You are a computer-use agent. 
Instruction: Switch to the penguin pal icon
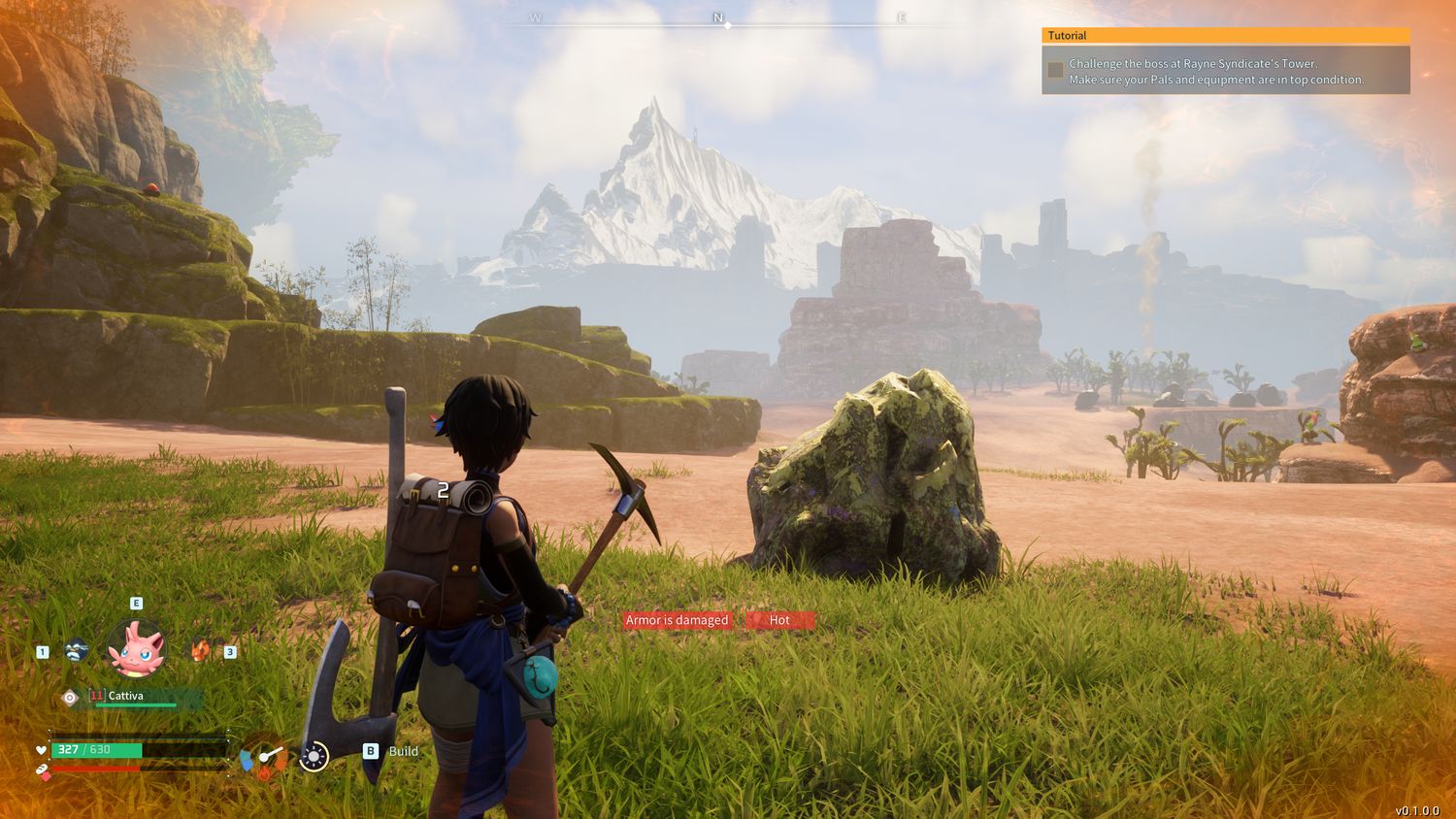click(78, 651)
